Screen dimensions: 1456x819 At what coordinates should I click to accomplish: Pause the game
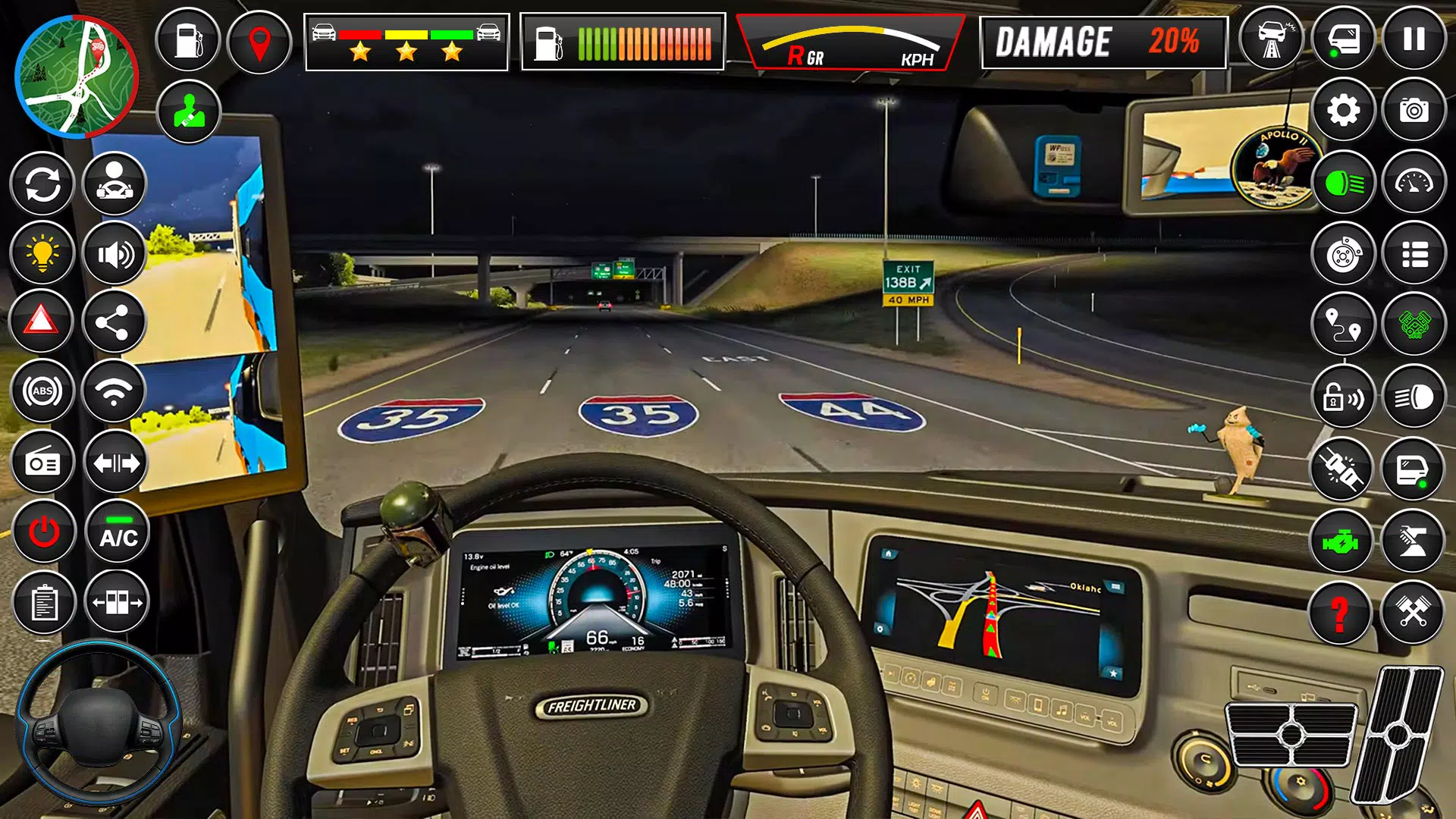tap(1414, 39)
